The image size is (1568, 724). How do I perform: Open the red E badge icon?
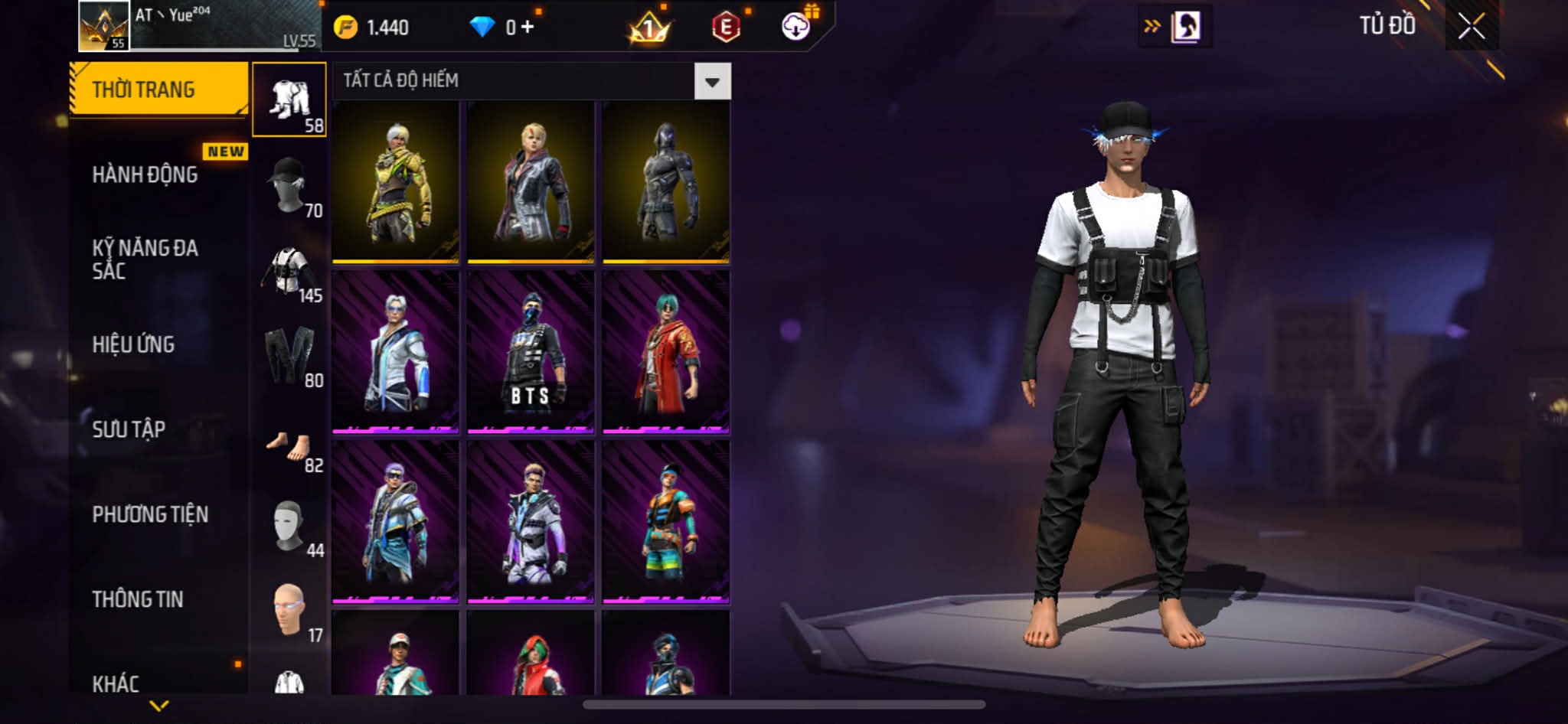click(x=725, y=28)
